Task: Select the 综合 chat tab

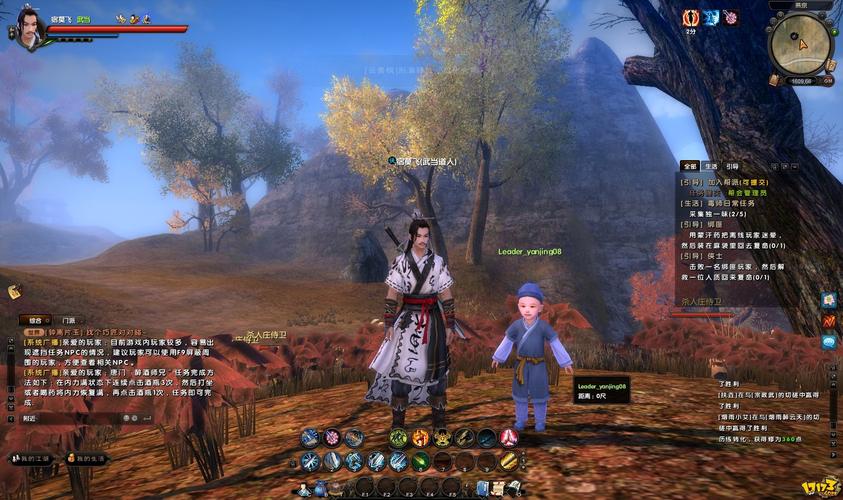Action: click(34, 320)
